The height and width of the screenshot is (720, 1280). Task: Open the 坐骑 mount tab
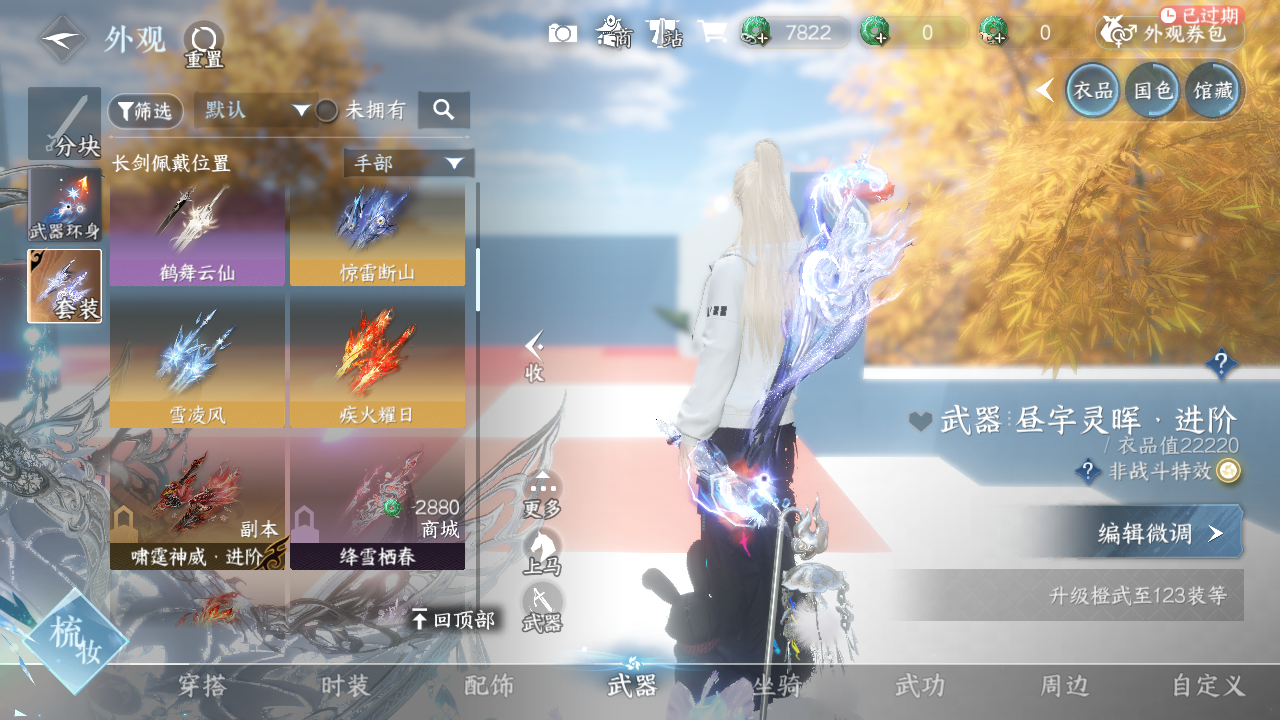pos(777,686)
